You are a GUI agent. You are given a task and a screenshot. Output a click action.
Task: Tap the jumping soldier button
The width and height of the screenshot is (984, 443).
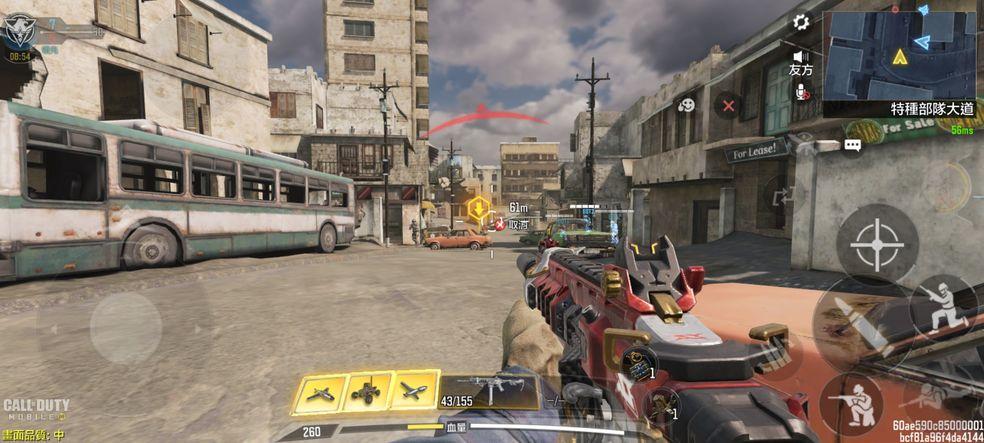pyautogui.click(x=943, y=307)
